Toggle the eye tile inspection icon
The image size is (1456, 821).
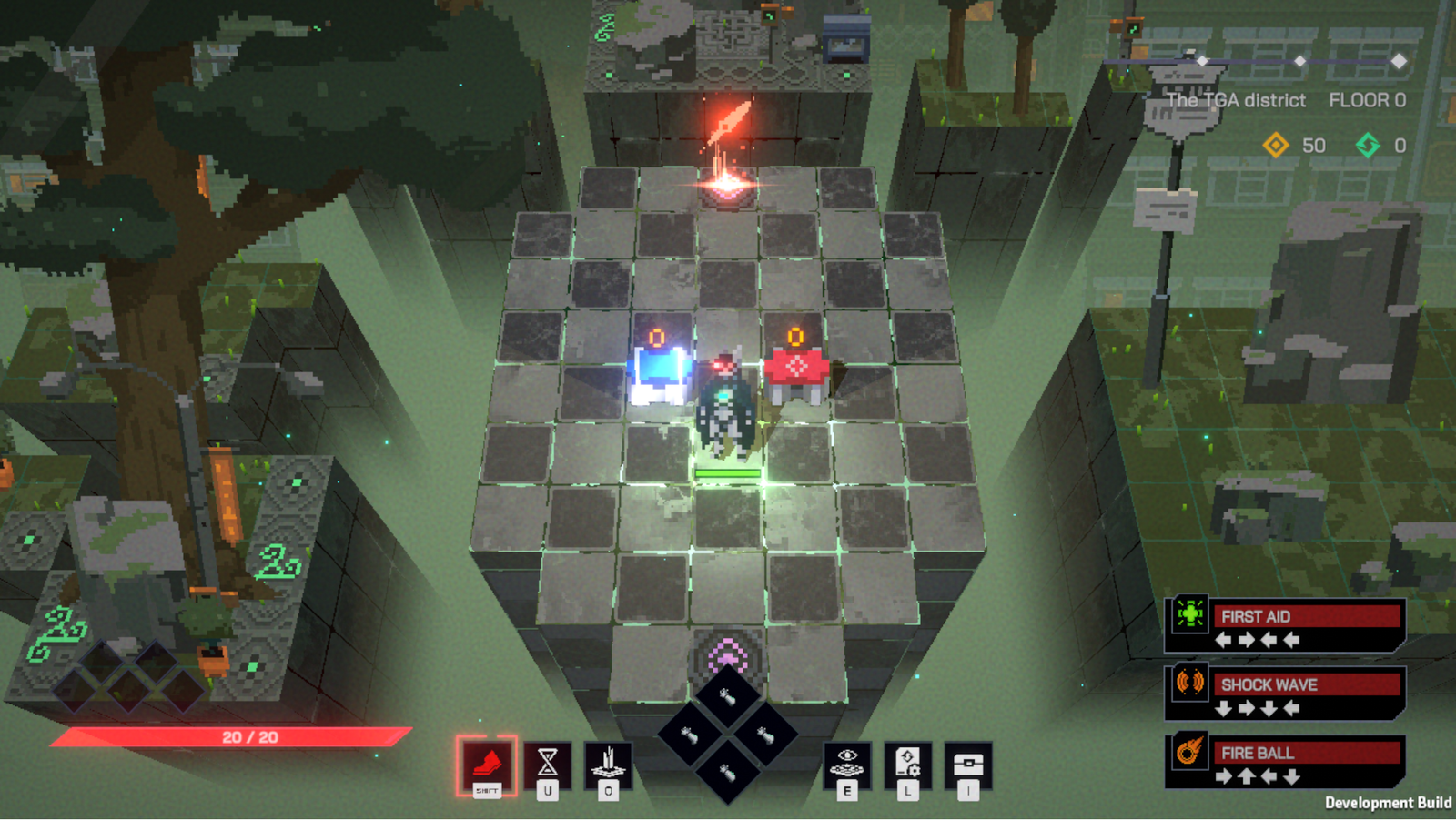click(847, 763)
